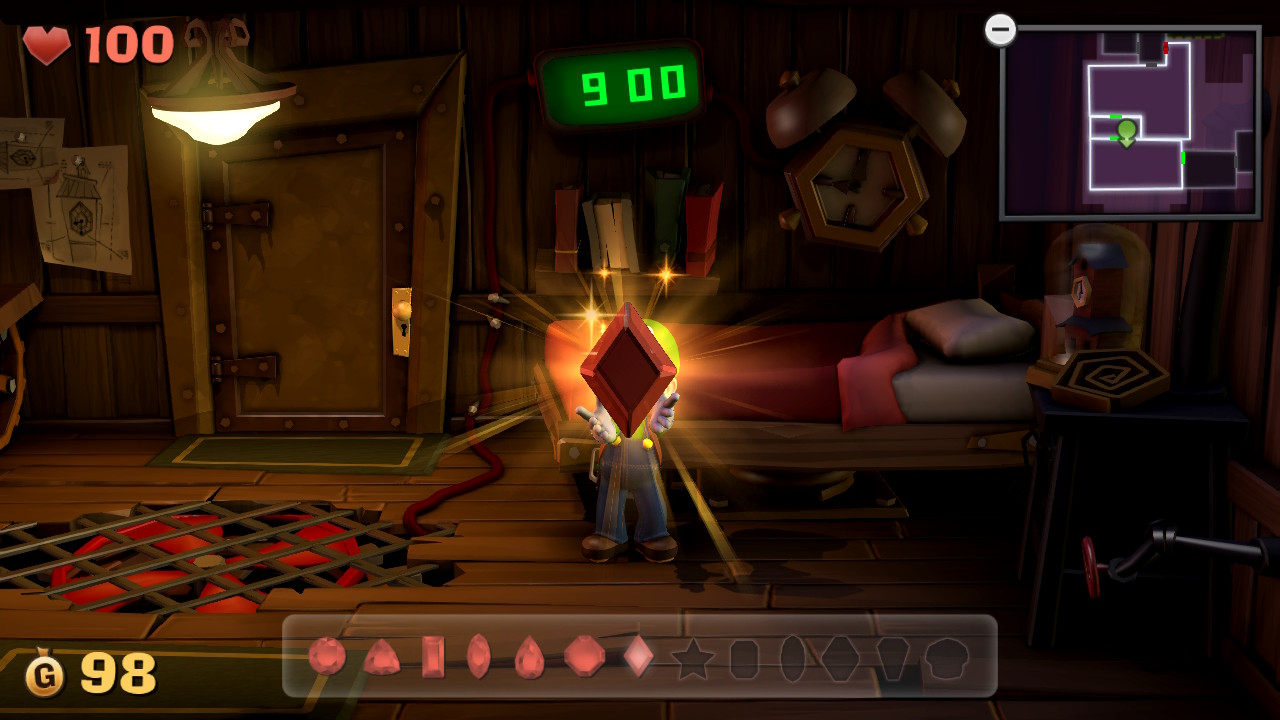
Task: Select the octagonal gem in the tracker
Action: pos(582,658)
